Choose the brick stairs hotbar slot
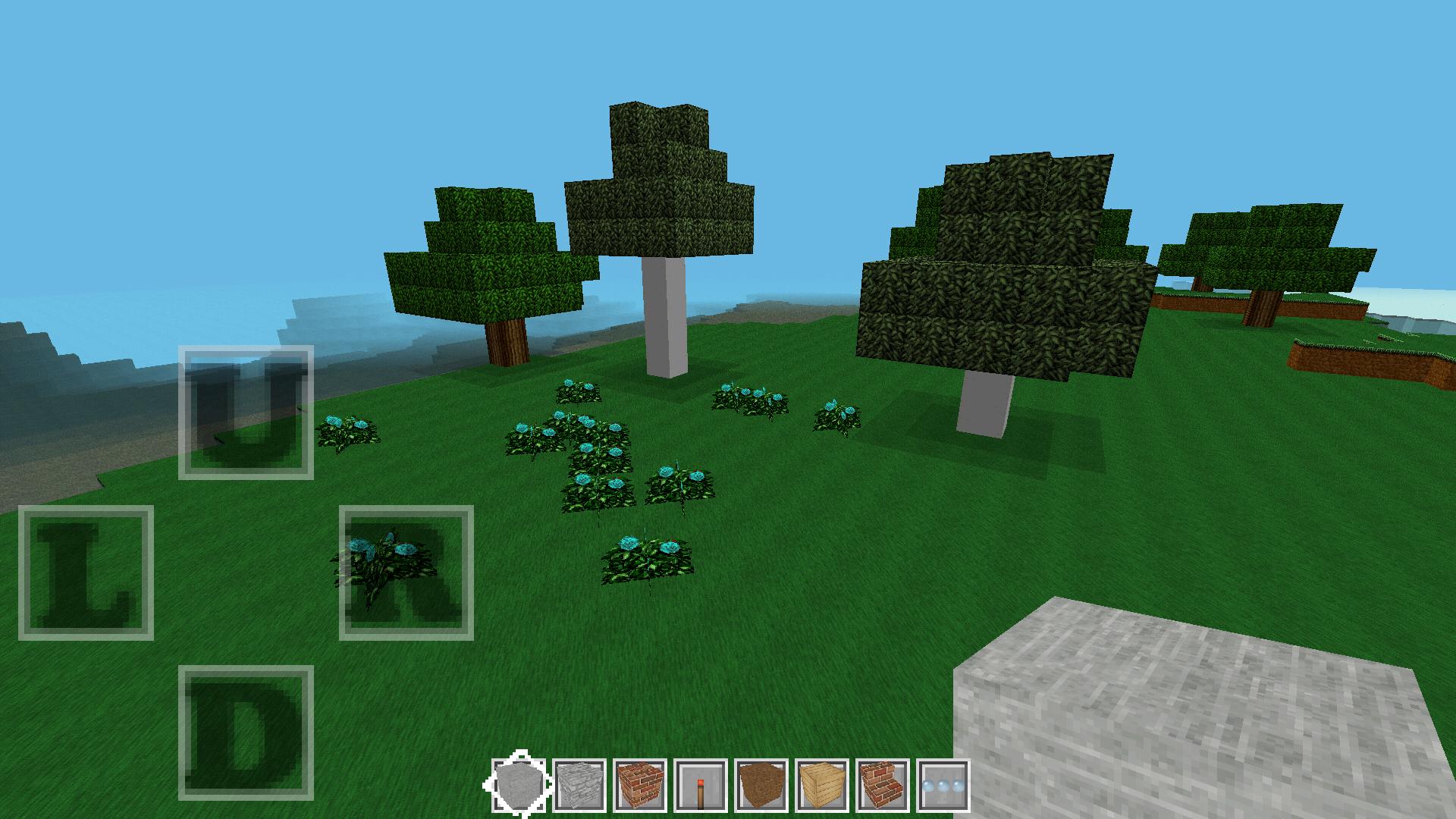This screenshot has width=1456, height=819. (x=882, y=786)
